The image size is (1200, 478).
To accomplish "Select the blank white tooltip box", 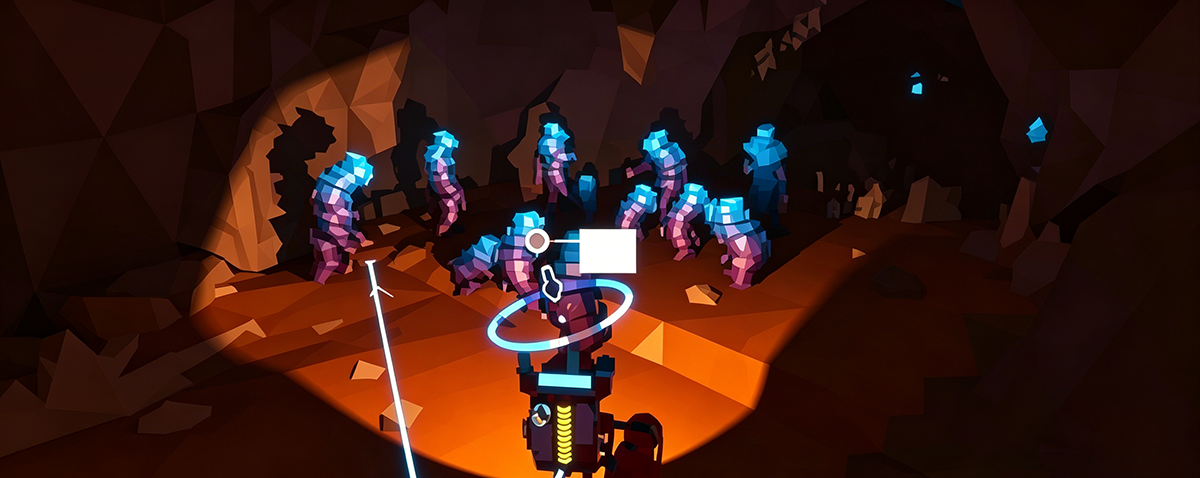I will click(608, 251).
